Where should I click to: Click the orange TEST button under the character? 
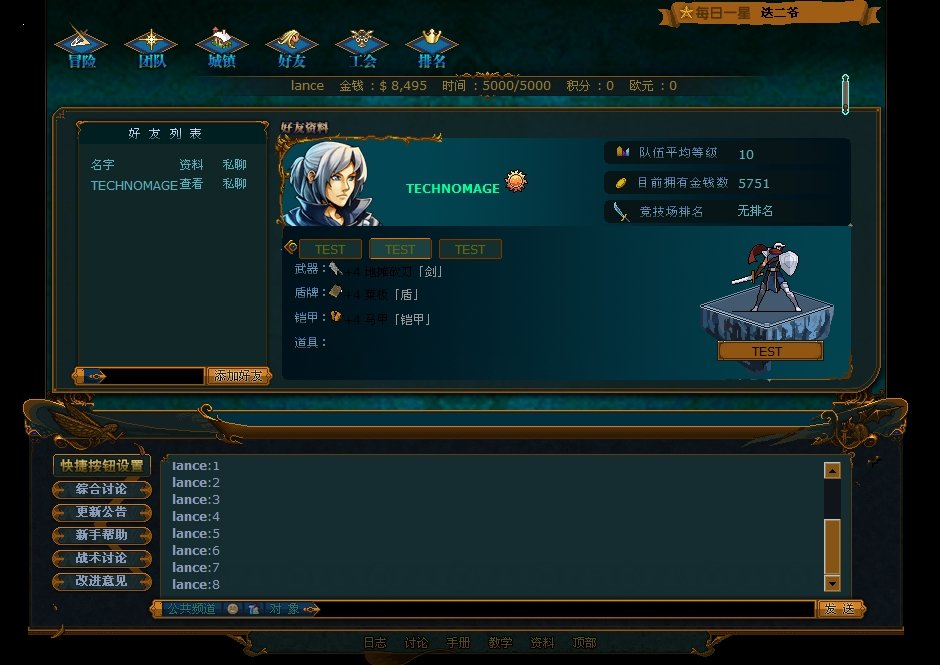(769, 351)
